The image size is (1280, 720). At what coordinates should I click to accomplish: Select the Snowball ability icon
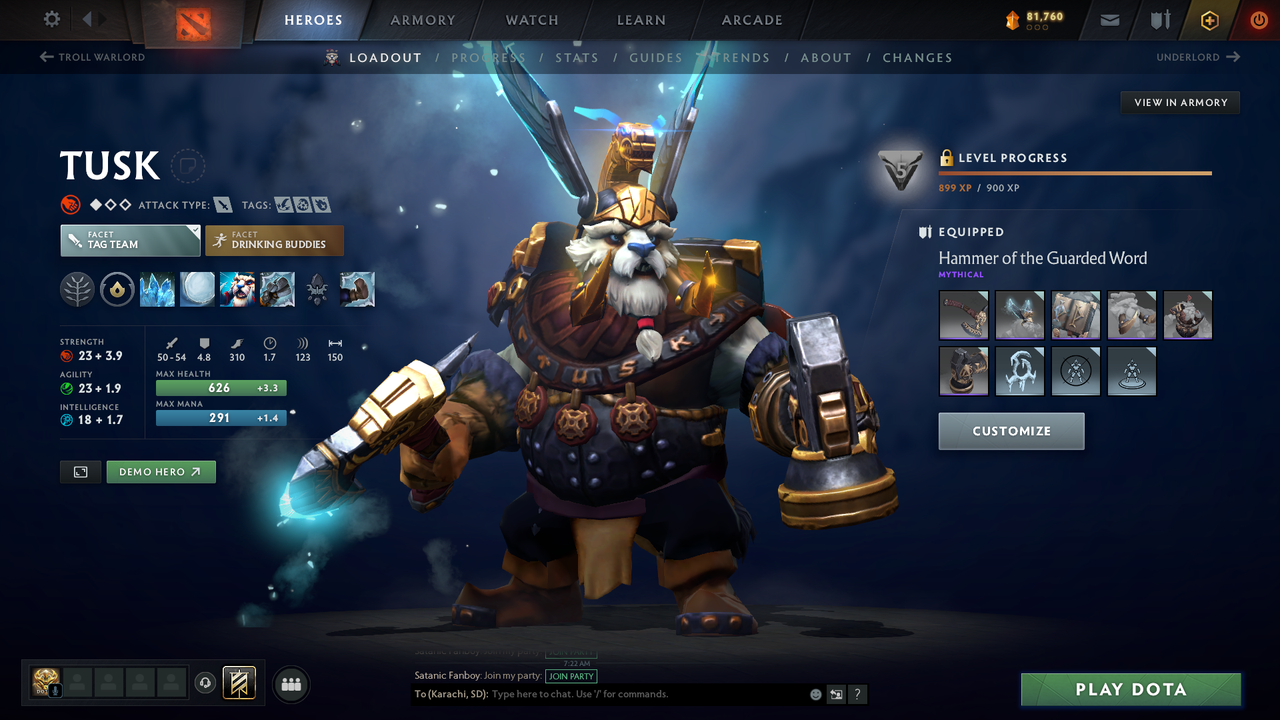197,289
